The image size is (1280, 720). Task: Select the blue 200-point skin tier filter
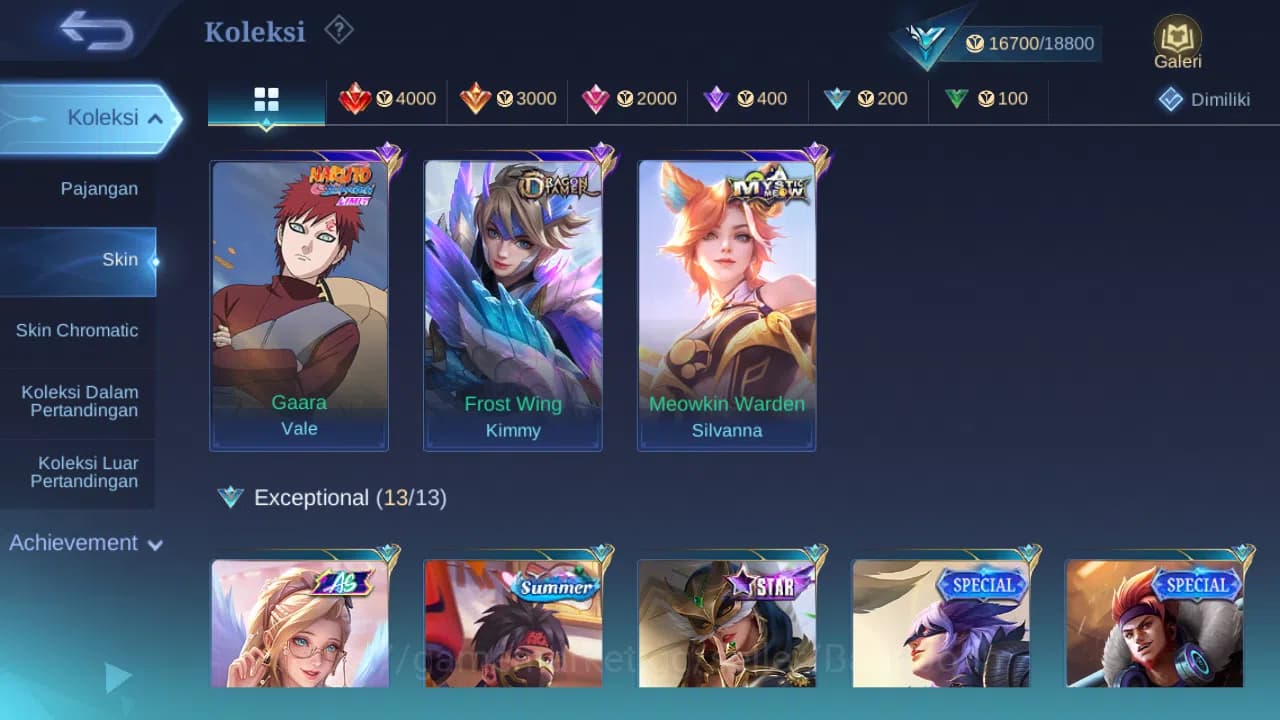pos(868,99)
